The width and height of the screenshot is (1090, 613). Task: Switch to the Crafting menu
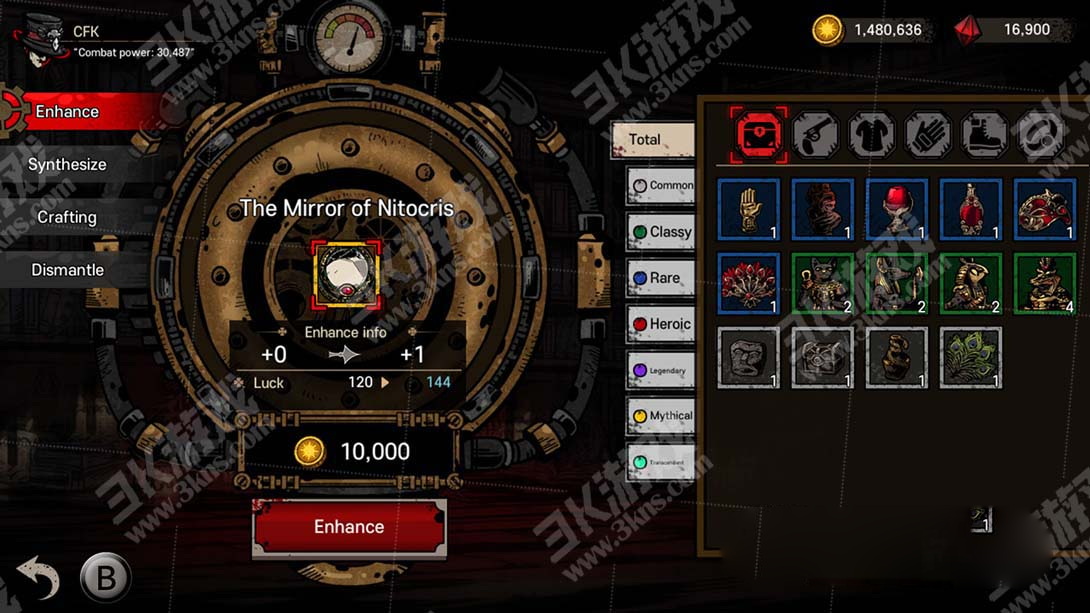point(67,217)
